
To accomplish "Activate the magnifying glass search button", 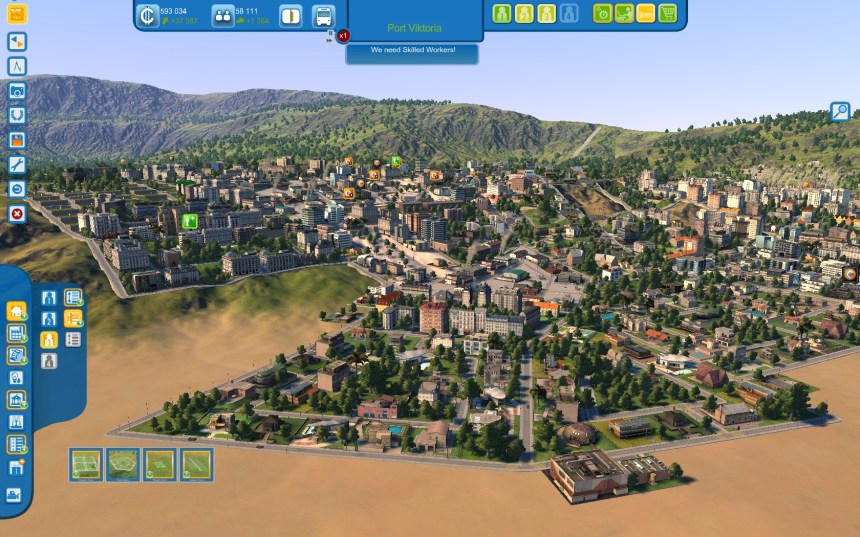I will point(840,112).
